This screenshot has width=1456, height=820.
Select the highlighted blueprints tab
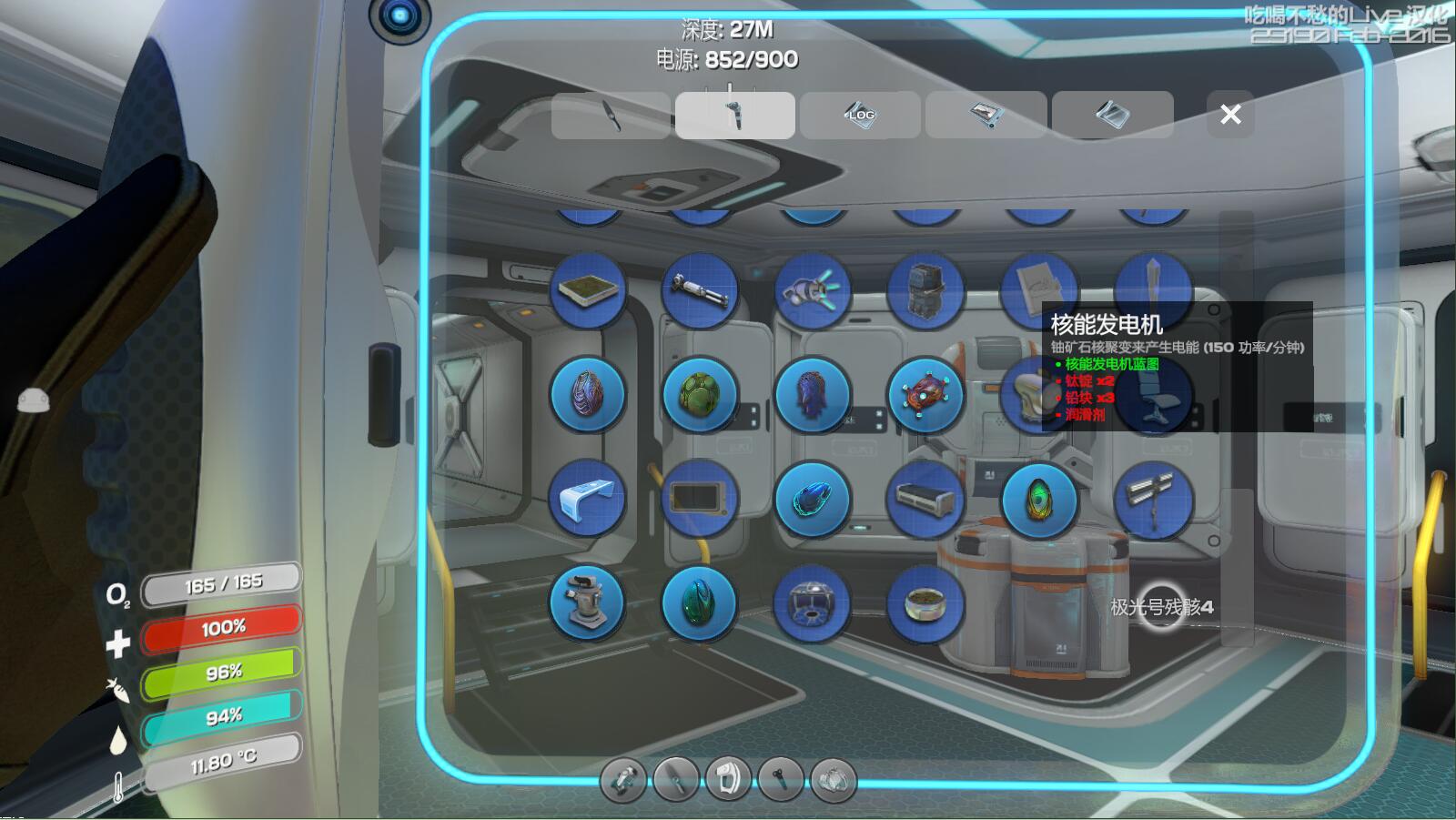pyautogui.click(x=735, y=115)
